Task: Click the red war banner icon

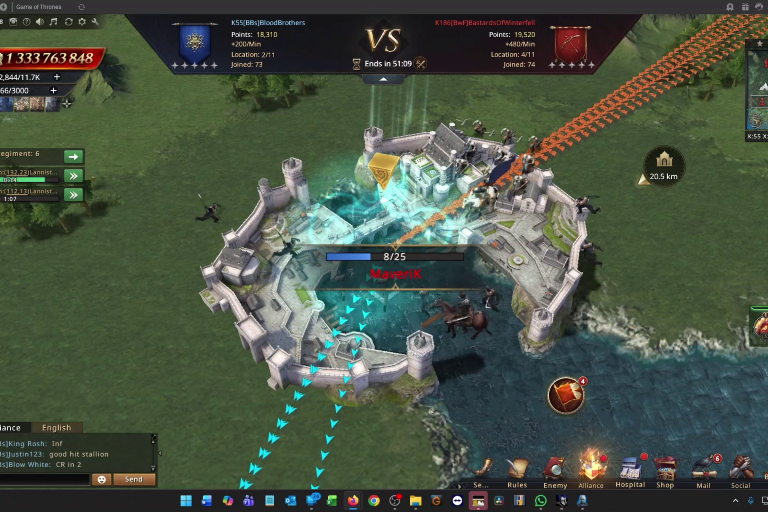Action: tap(566, 395)
